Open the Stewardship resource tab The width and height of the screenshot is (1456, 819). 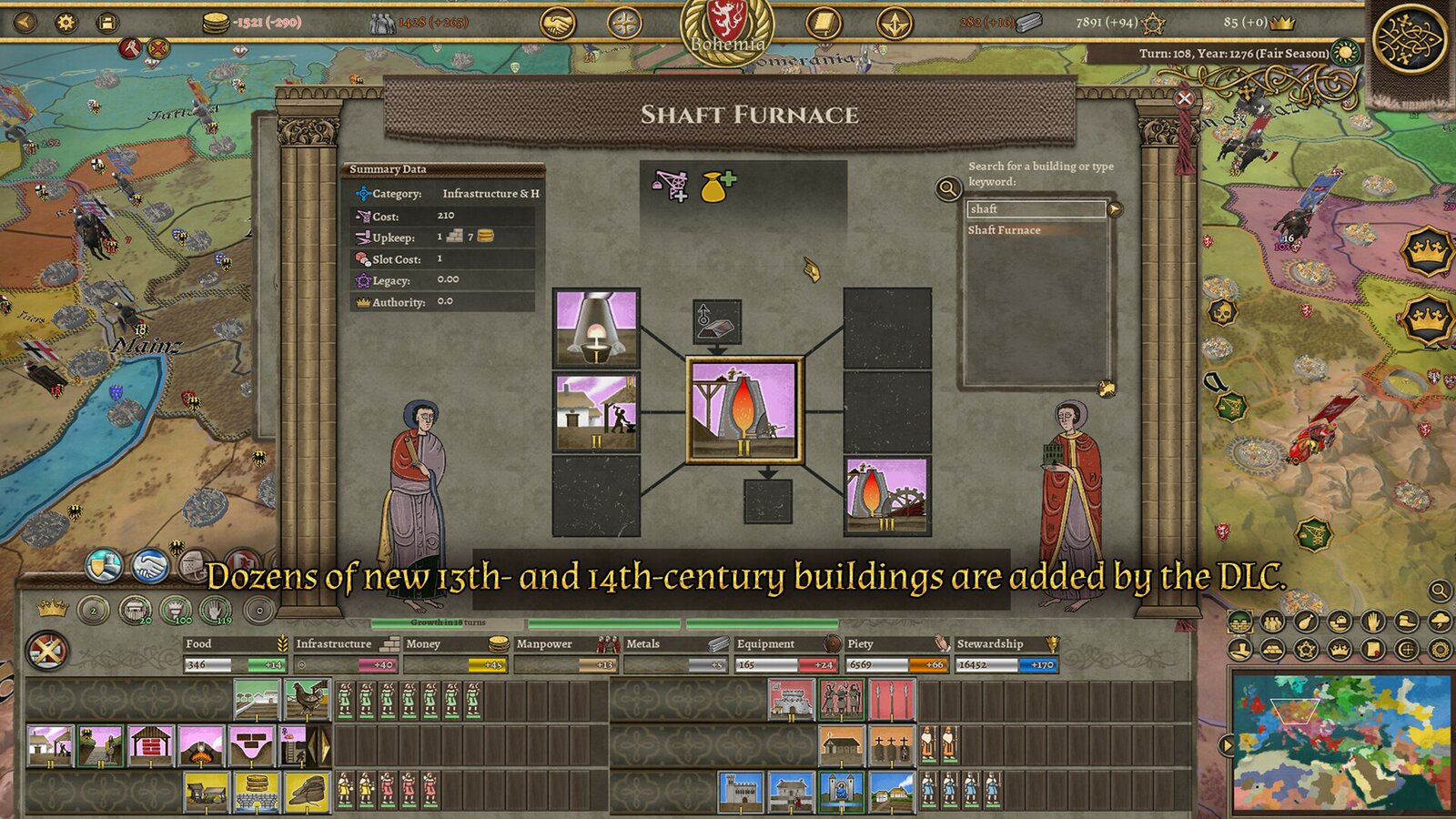1001,642
